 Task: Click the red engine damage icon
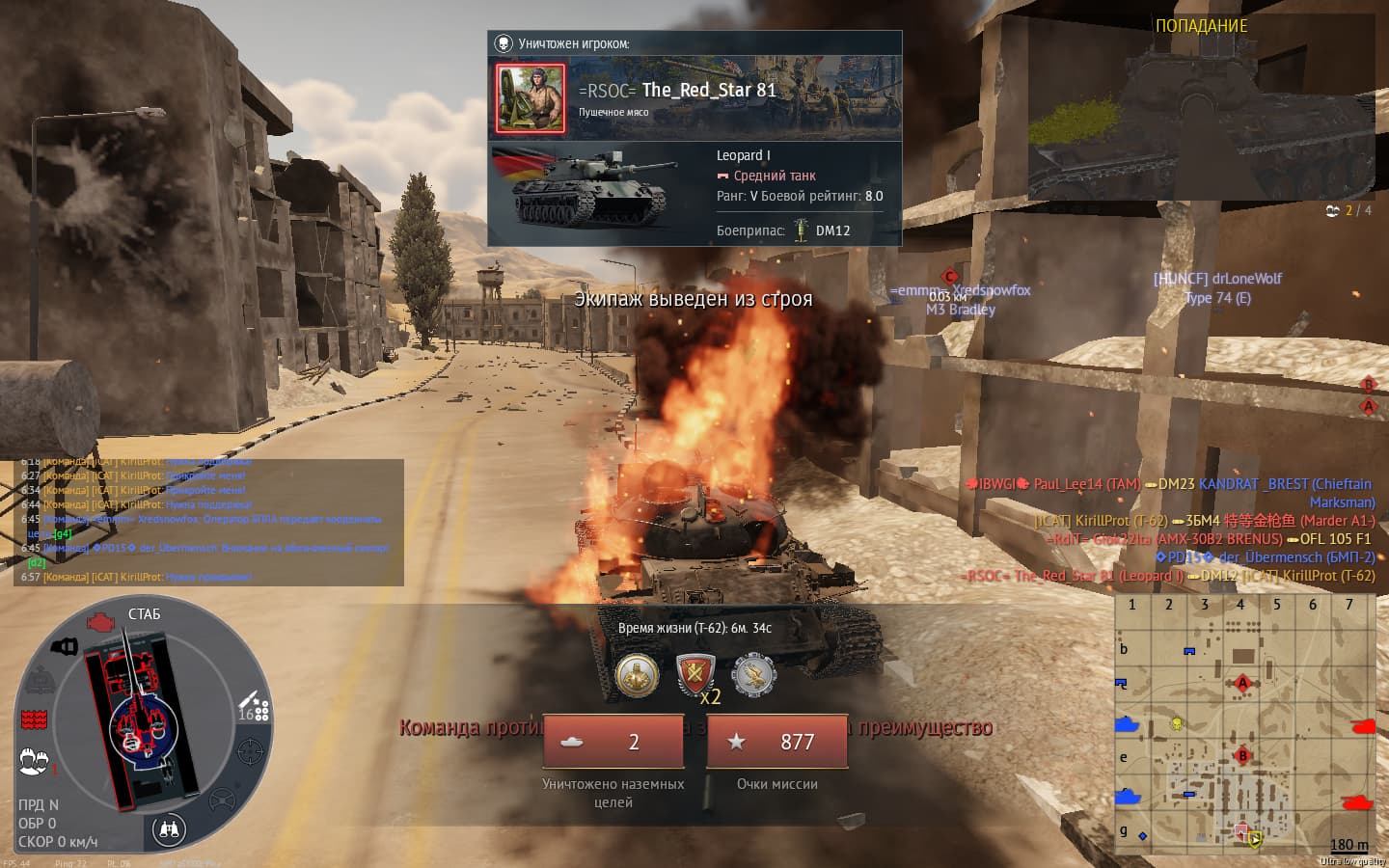[99, 622]
